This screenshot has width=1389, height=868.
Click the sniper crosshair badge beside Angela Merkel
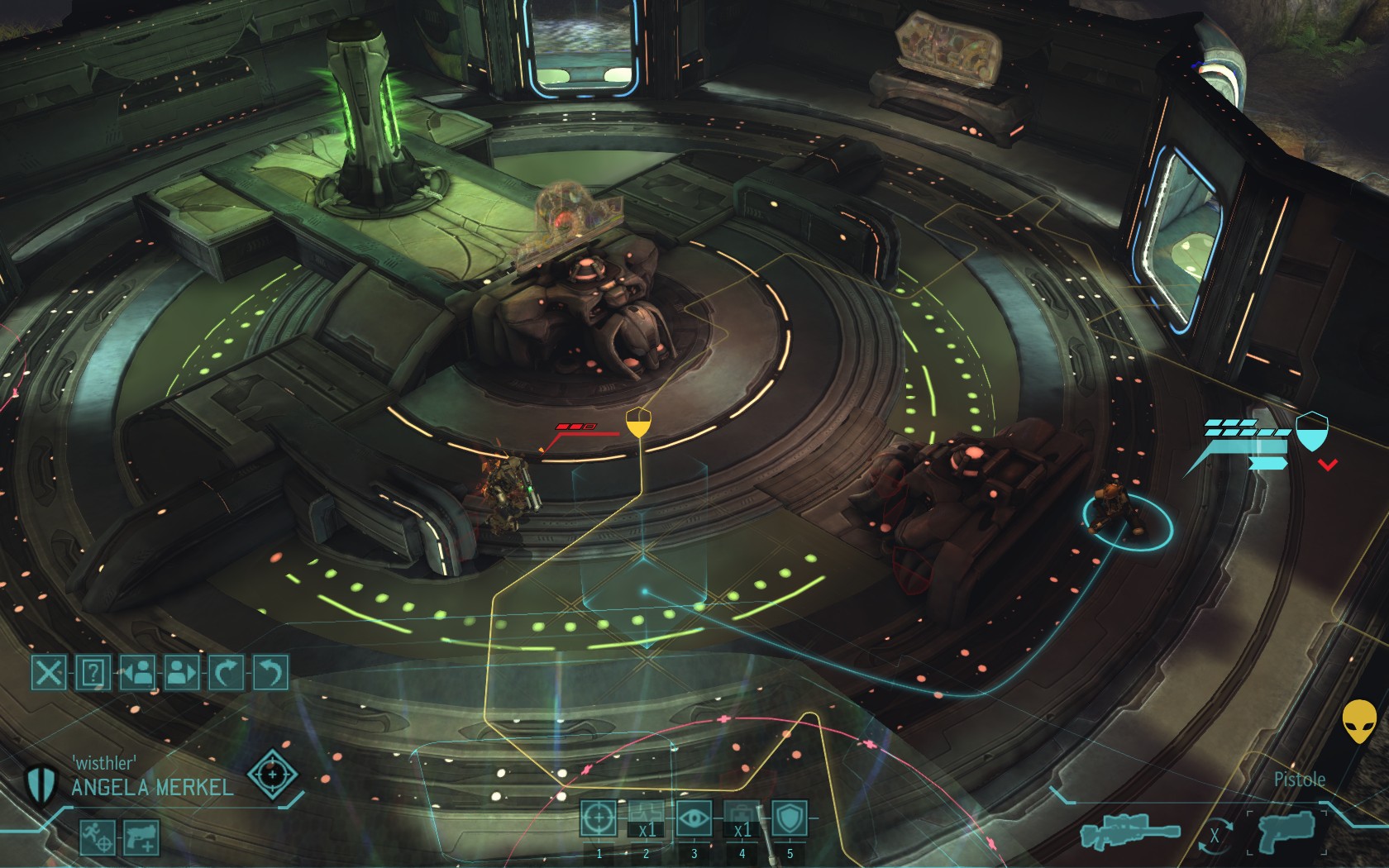tap(273, 775)
